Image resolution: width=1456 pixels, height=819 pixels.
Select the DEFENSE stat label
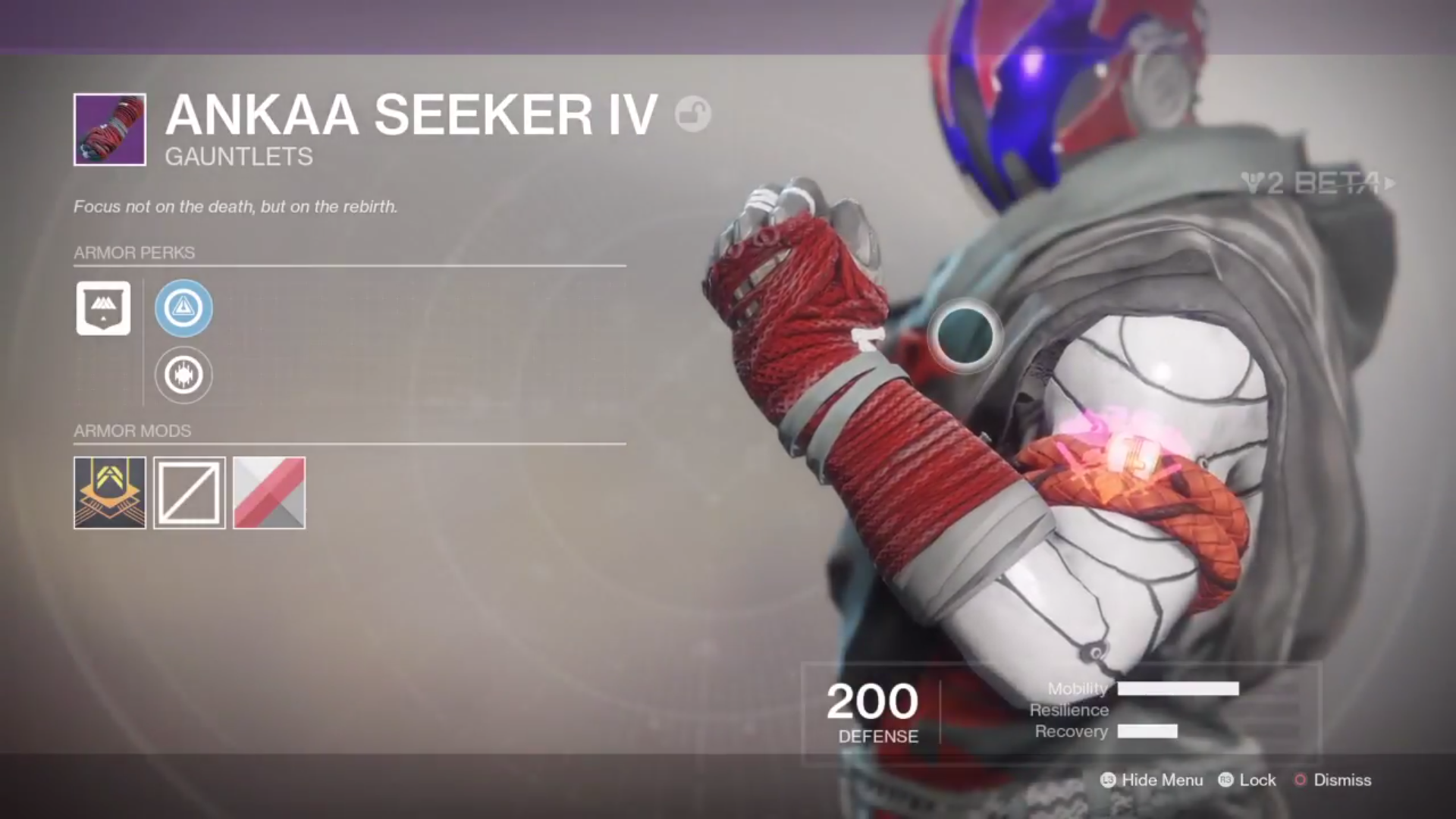point(877,735)
